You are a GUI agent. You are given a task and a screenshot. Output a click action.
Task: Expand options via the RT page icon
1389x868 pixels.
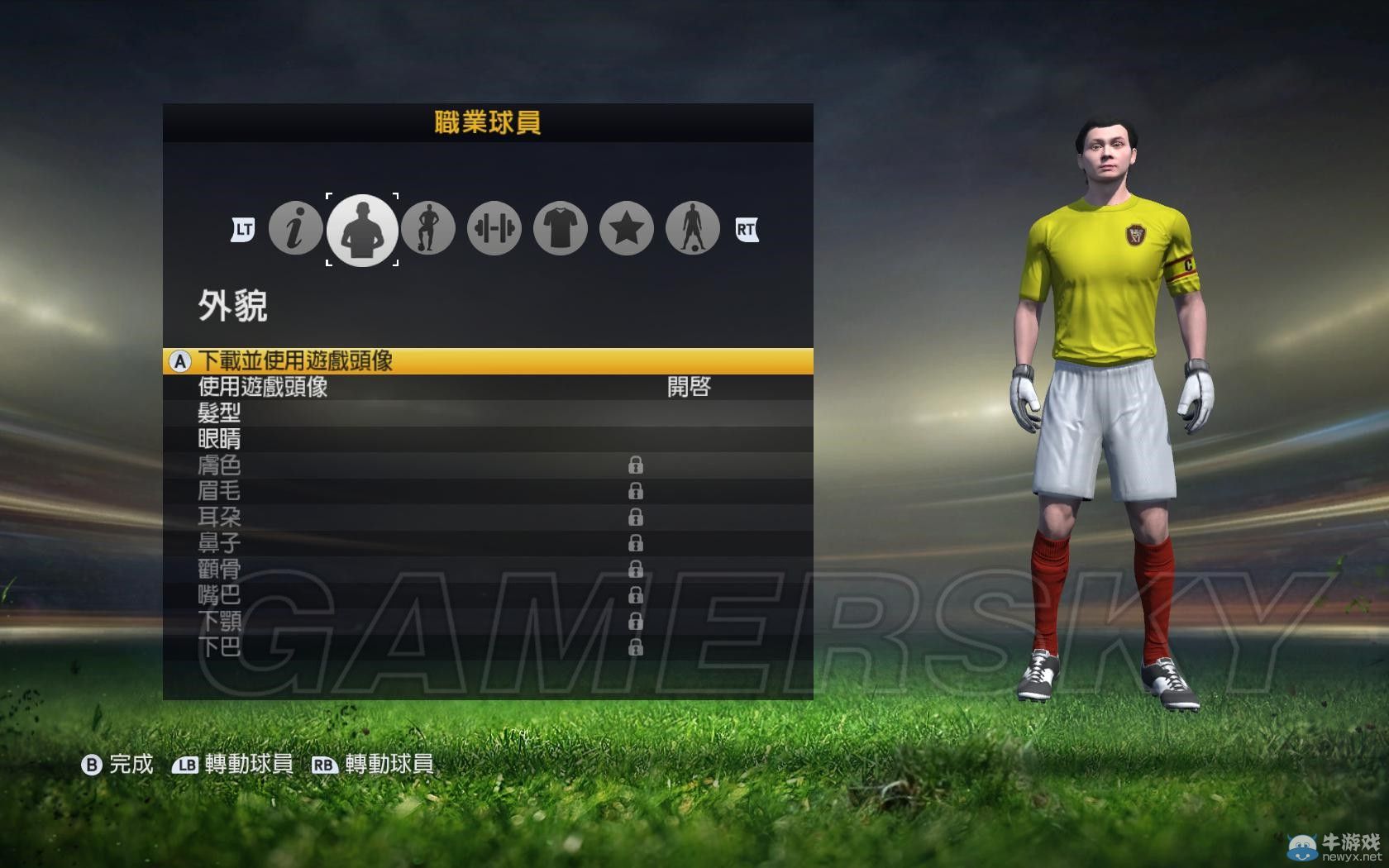[x=747, y=229]
